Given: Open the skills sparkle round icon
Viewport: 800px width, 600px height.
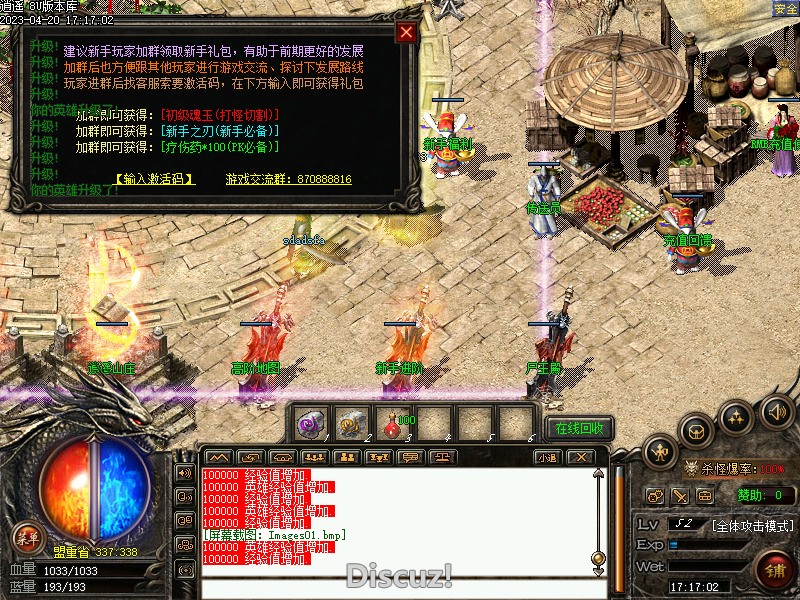Looking at the screenshot, I should tap(737, 416).
